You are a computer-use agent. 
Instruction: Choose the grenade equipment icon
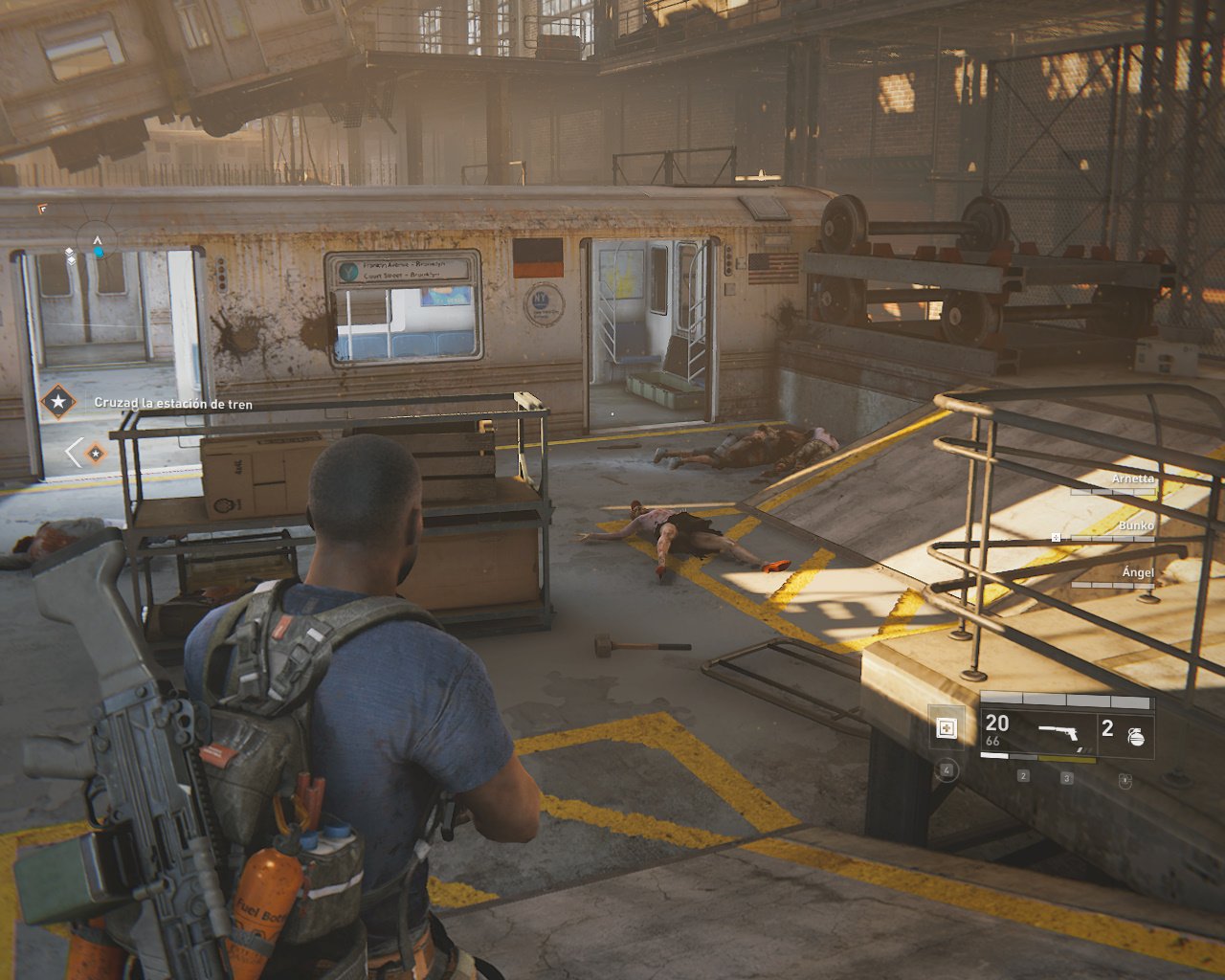tap(1136, 736)
